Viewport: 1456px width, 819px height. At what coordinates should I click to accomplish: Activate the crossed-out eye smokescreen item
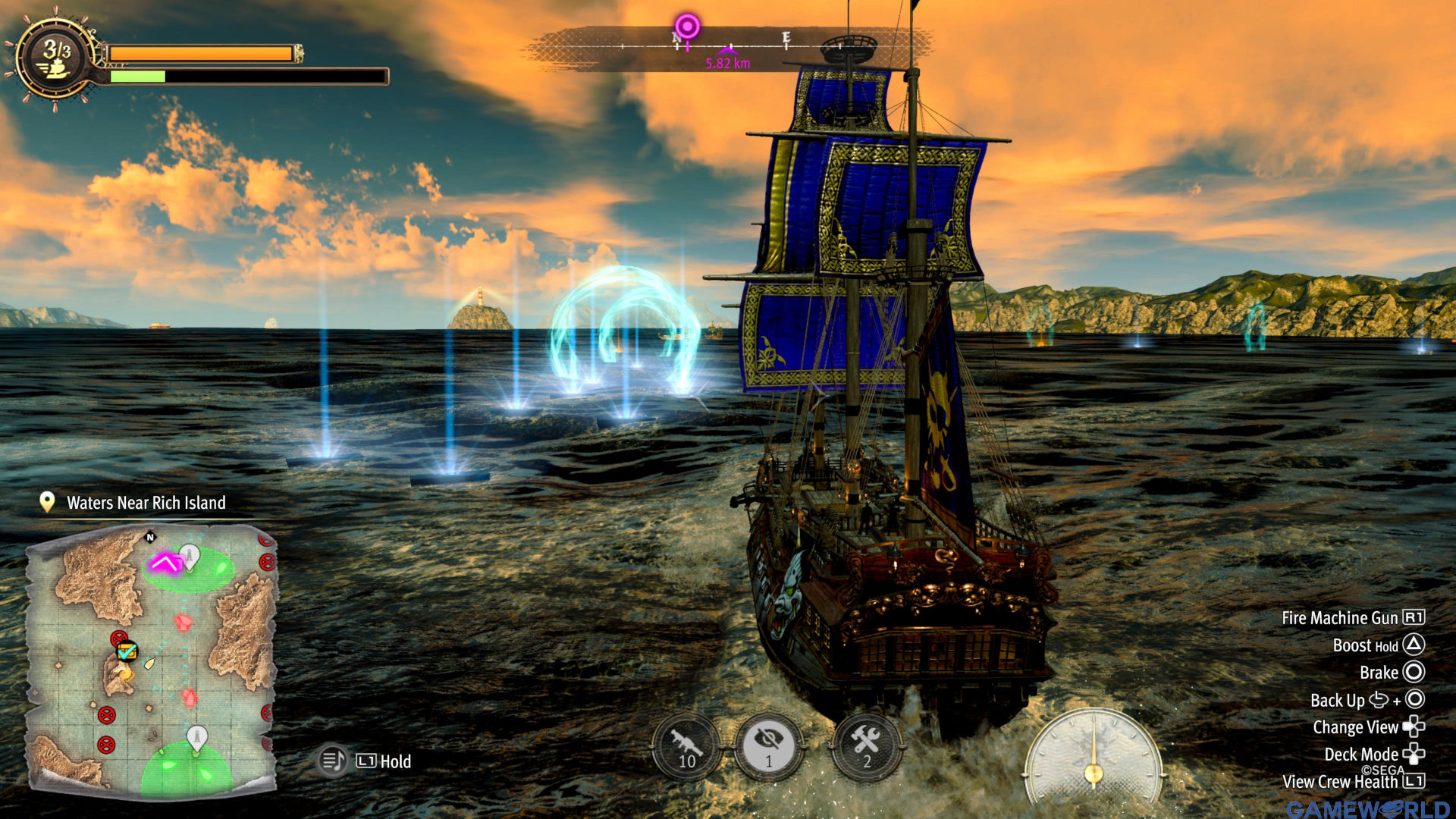pyautogui.click(x=768, y=747)
